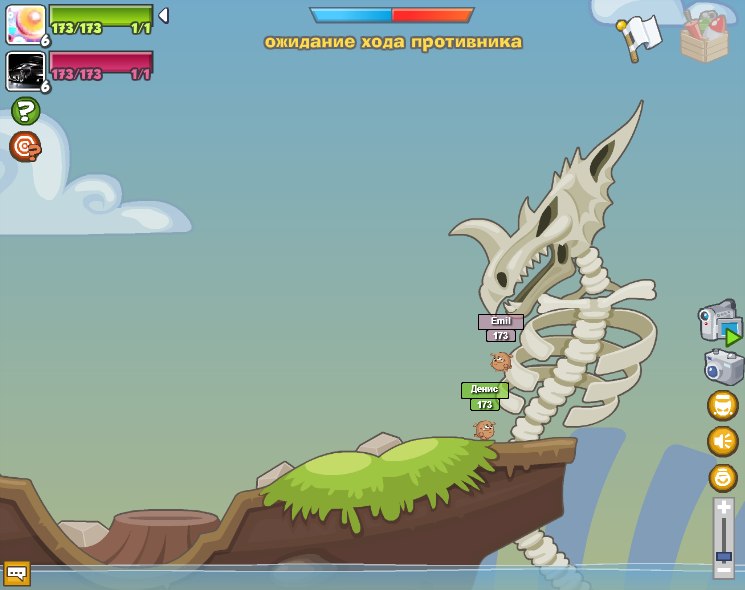Select the red team's car avatar
The image size is (745, 590).
click(x=25, y=71)
